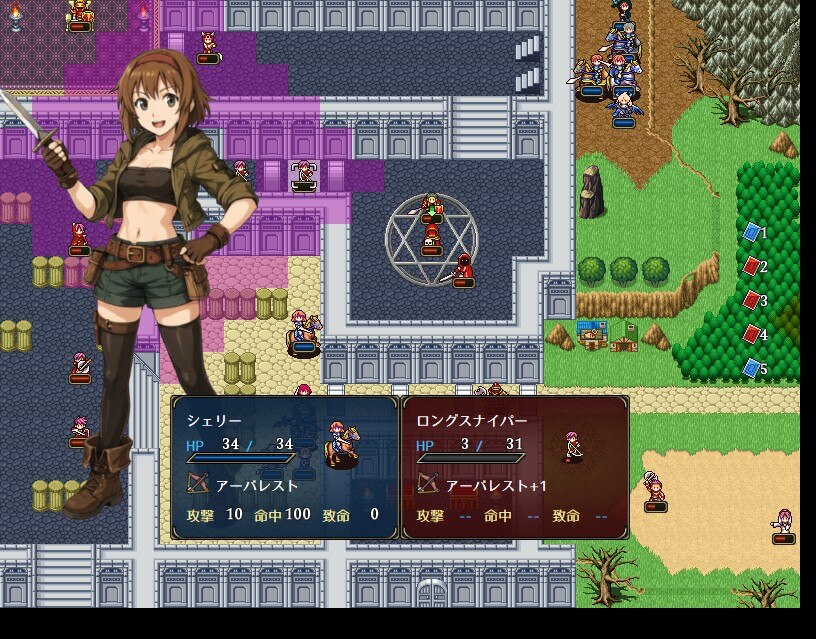
Task: Click the red ロングスナイパー enemy panel
Action: pos(515,467)
